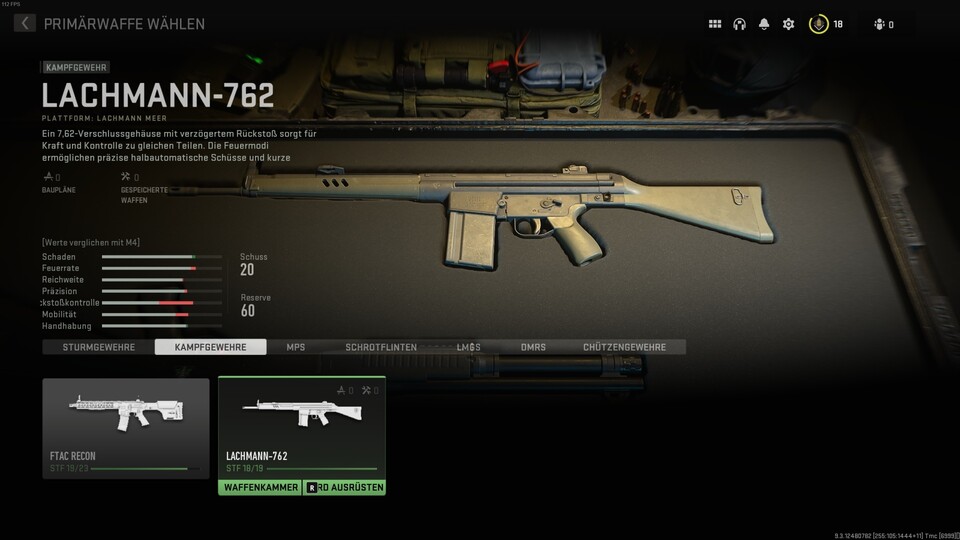Show notifications via the bell icon
Viewport: 960px width, 540px height.
tap(764, 24)
